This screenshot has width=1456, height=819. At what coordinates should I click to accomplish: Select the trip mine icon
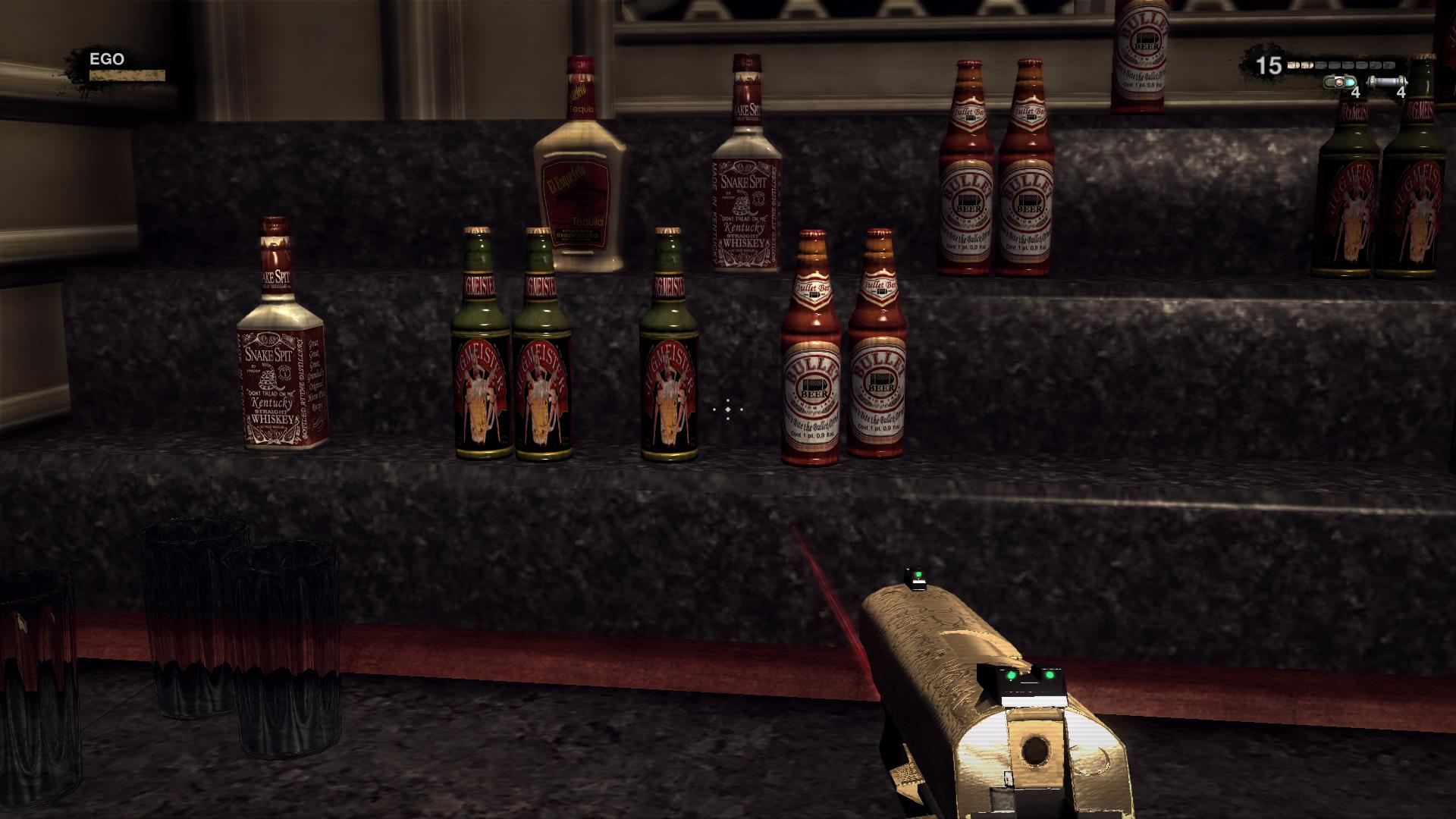pyautogui.click(x=1339, y=81)
